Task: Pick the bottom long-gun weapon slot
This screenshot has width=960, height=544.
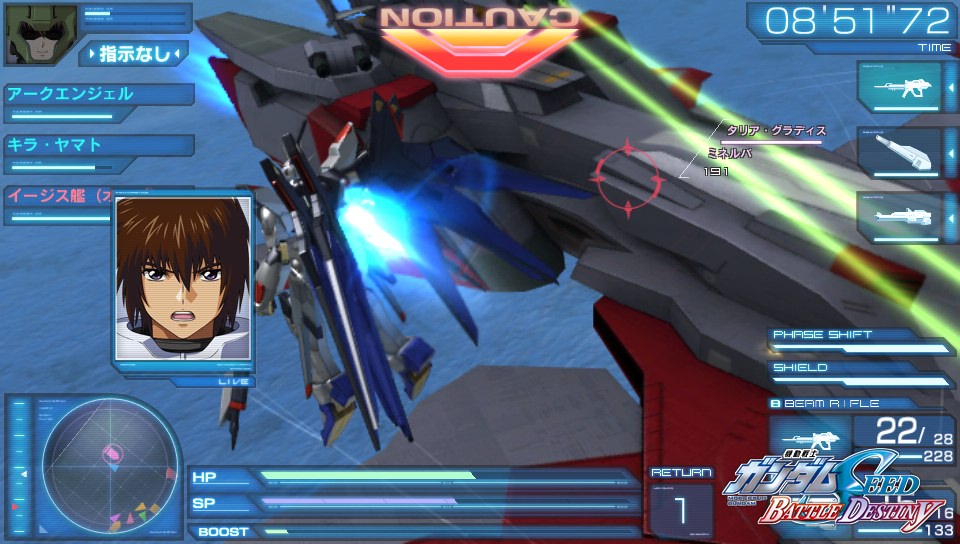Action: pos(899,217)
